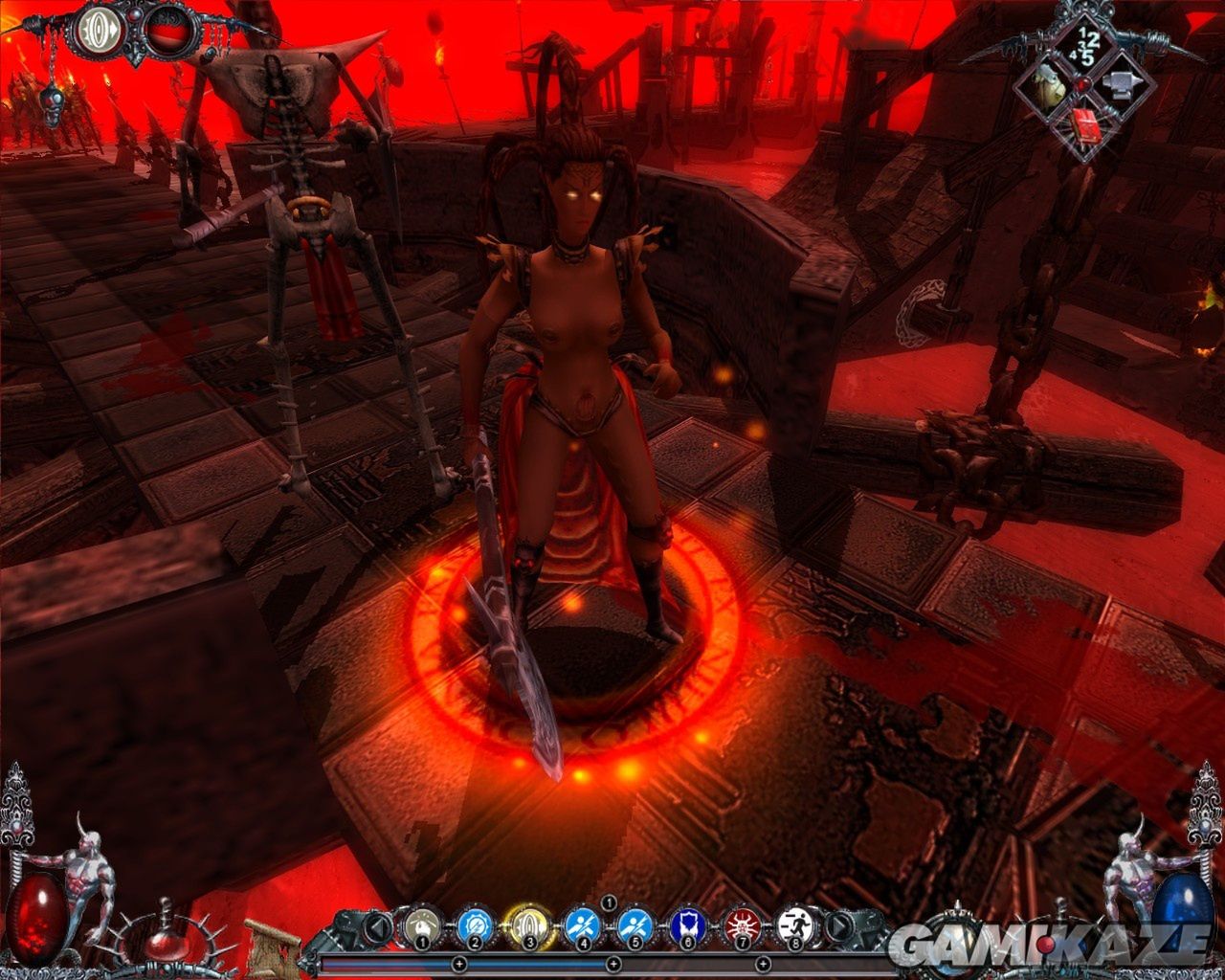This screenshot has width=1225, height=980.
Task: Activate the blue gear skill in slot 2
Action: click(x=474, y=924)
